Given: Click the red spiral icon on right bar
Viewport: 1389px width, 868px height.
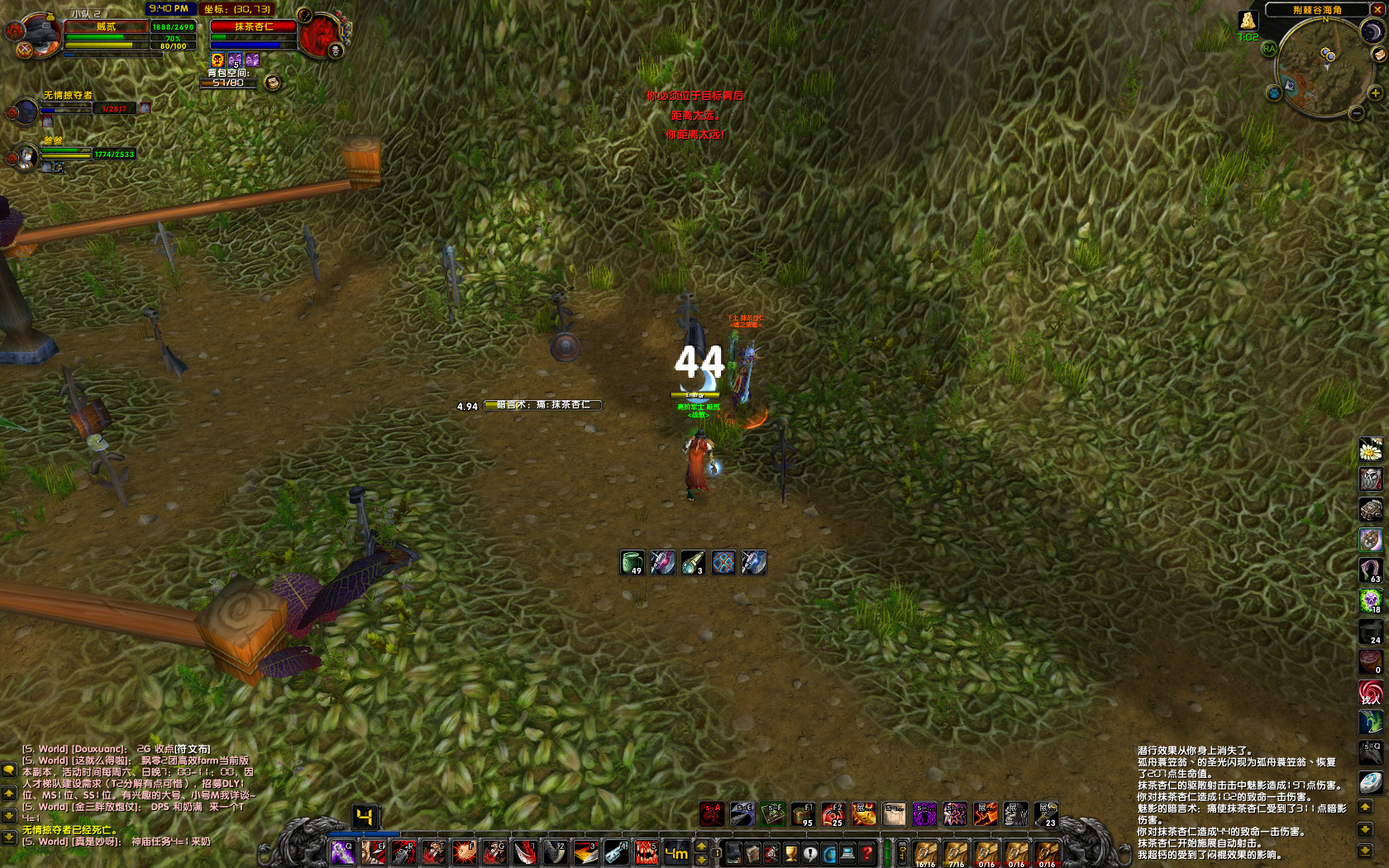Looking at the screenshot, I should pos(1370,692).
